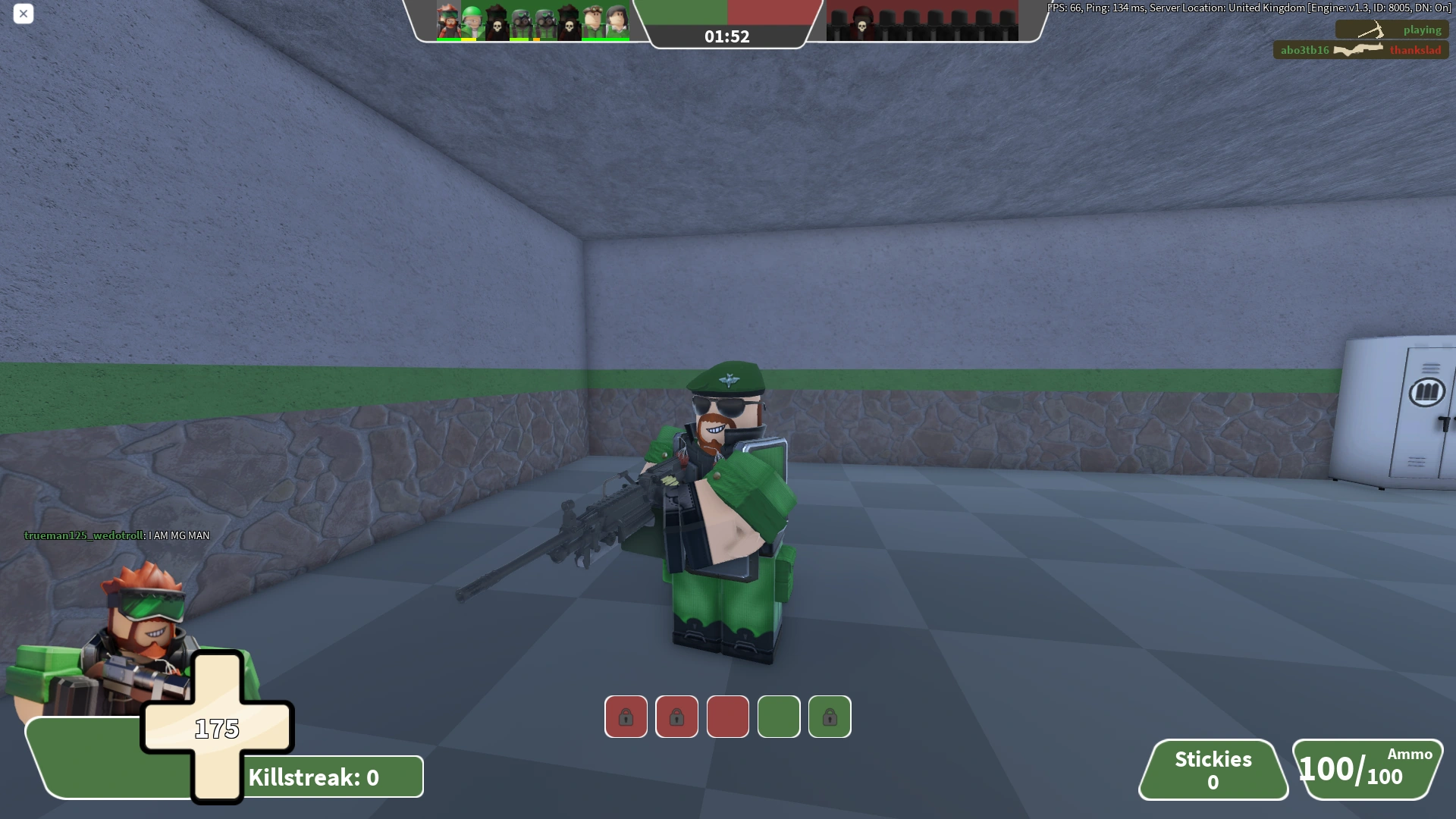Screen dimensions: 1456x819
Task: Click the rifle icon beside abo3tb16
Action: point(1357,51)
